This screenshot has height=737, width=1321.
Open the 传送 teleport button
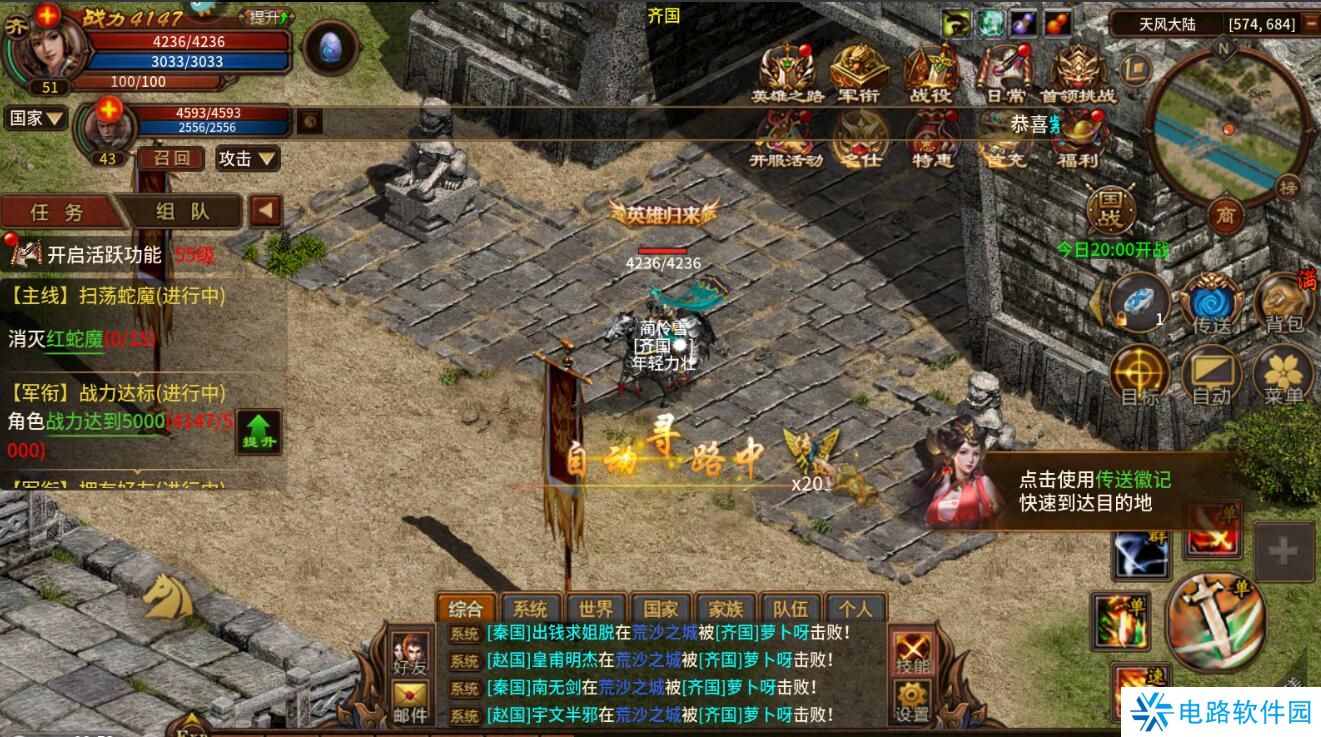[1211, 304]
